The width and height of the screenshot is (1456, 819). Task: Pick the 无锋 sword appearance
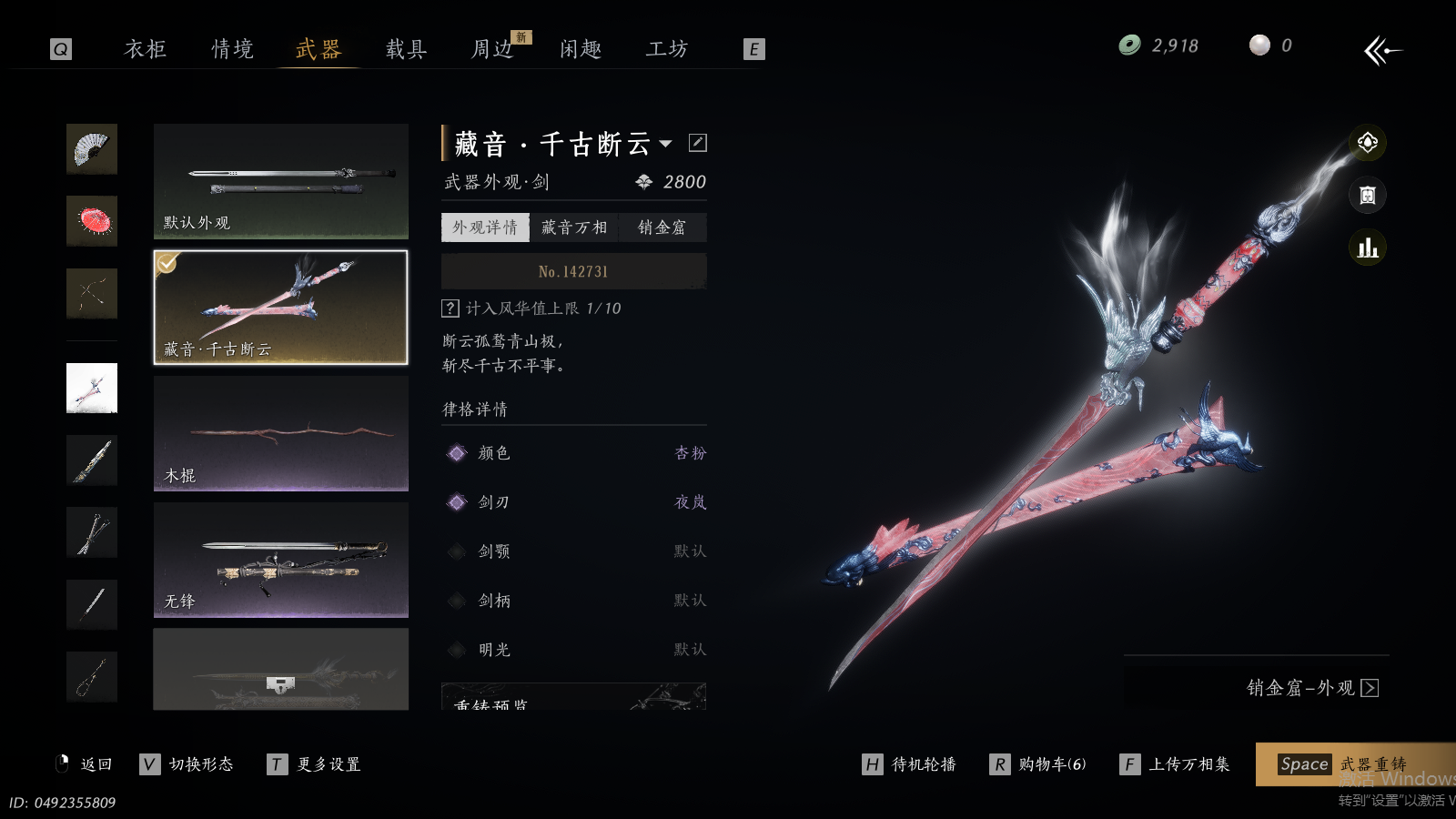[280, 560]
